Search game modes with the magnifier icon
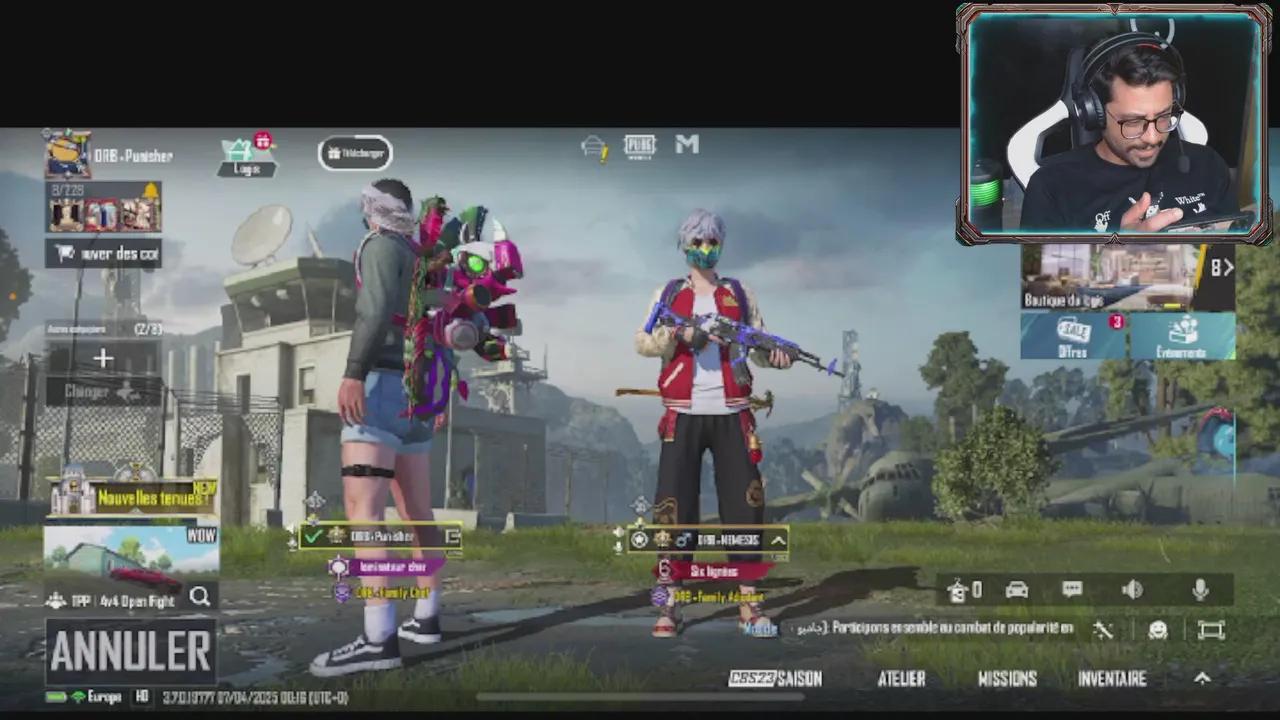 (200, 597)
